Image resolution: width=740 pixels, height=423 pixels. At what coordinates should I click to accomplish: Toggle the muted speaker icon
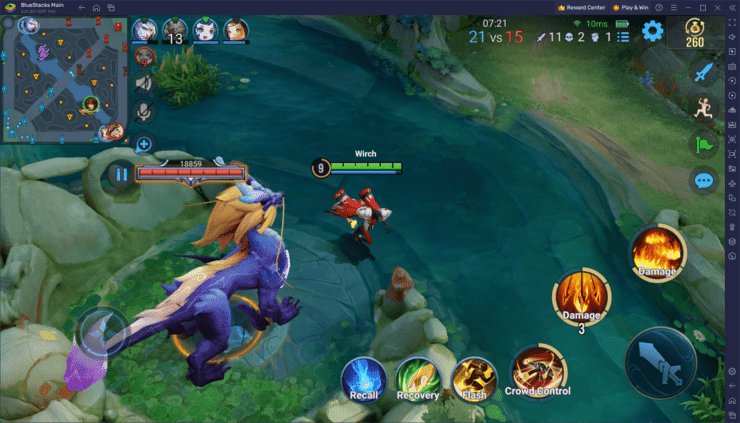[144, 83]
